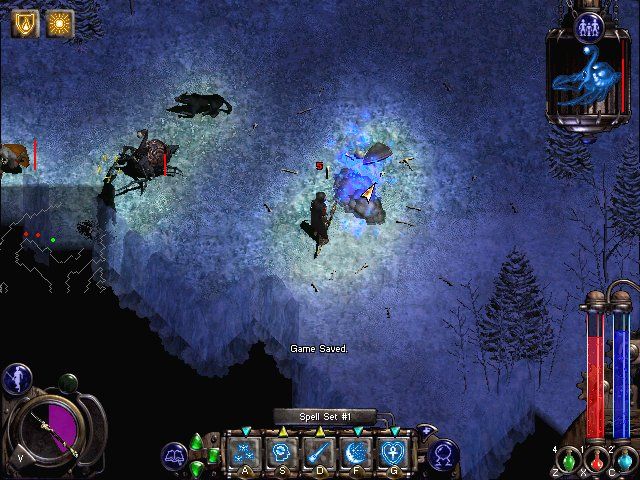This screenshot has height=480, width=640.
Task: Use the green potion
Action: 570,461
